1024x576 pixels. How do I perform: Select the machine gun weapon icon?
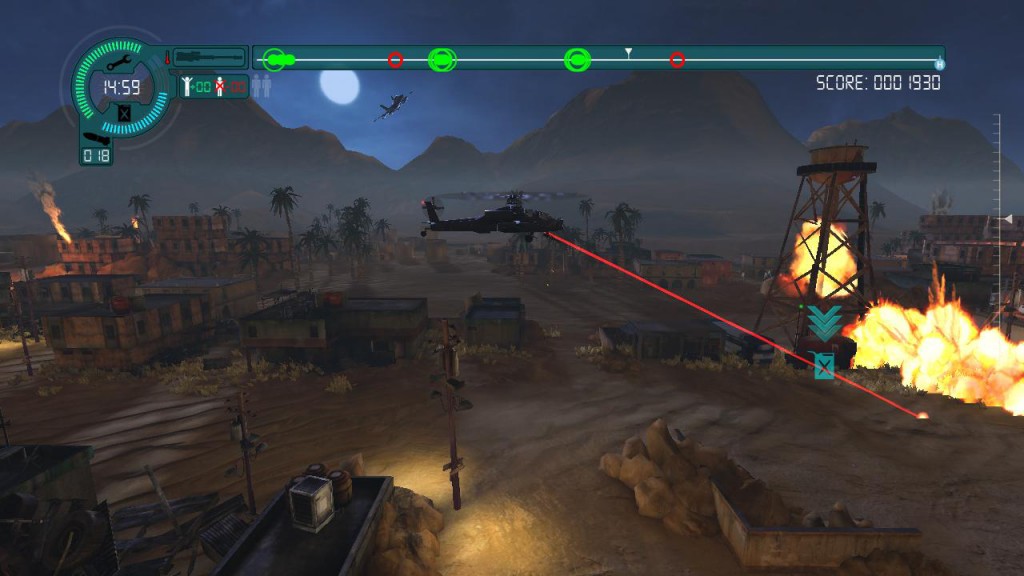click(x=209, y=57)
